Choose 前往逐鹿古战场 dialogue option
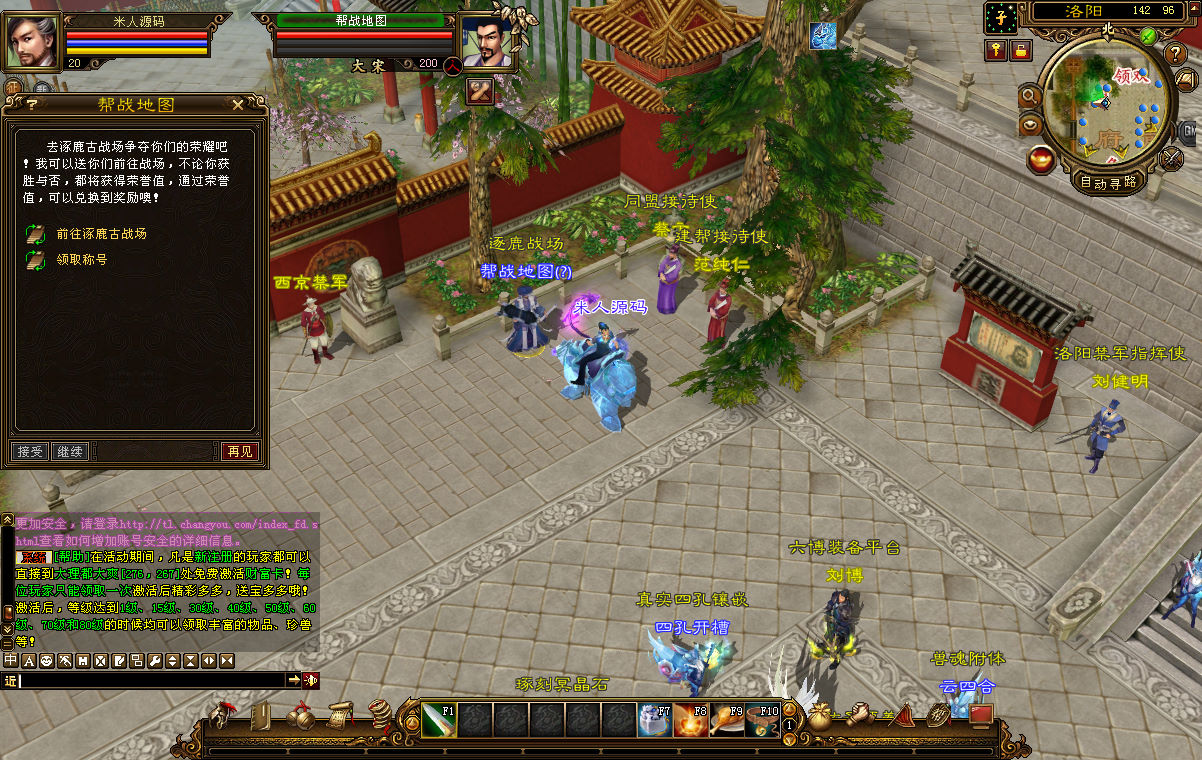This screenshot has height=760, width=1202. pos(101,234)
